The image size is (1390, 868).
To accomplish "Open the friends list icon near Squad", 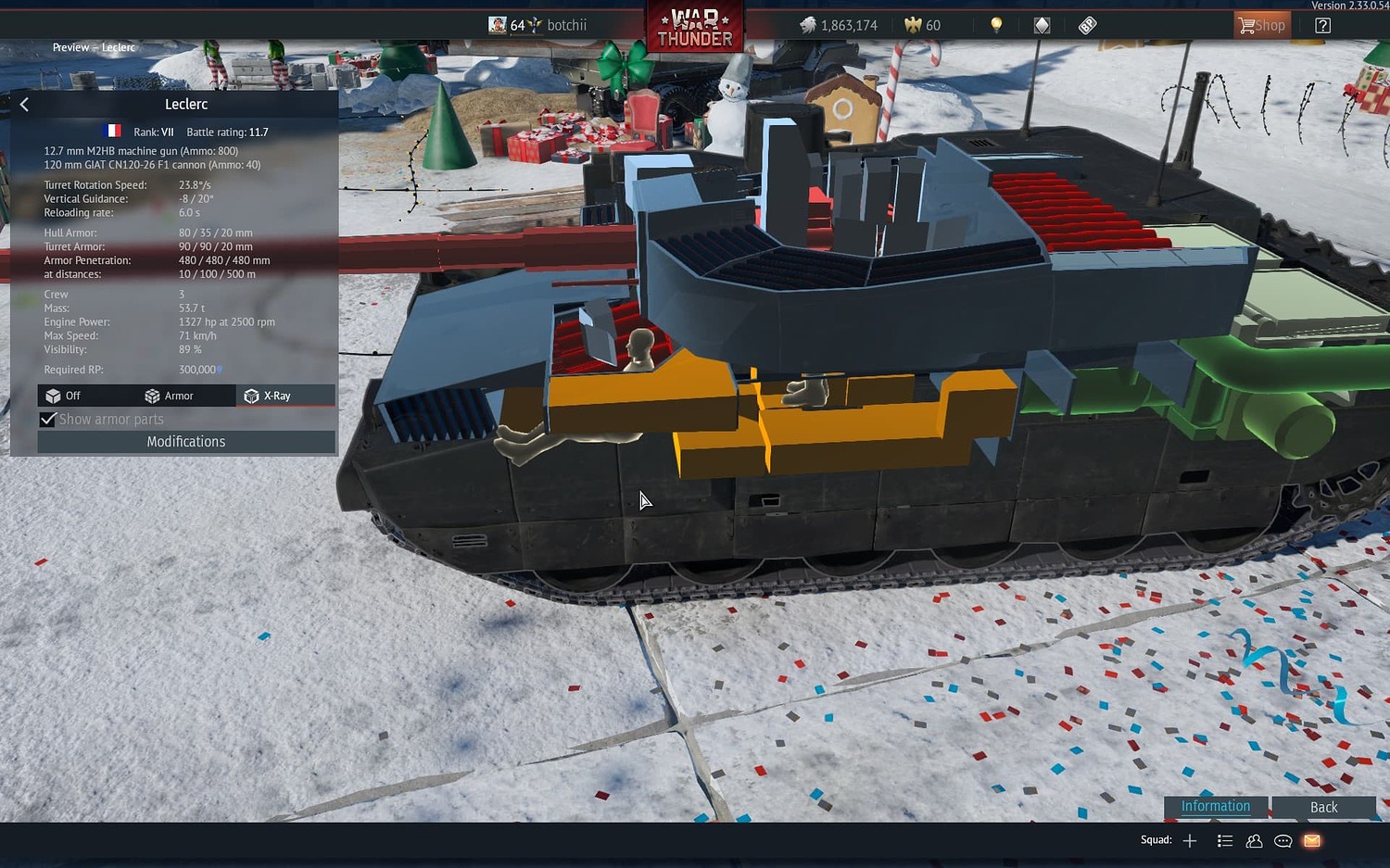I will 1254,840.
